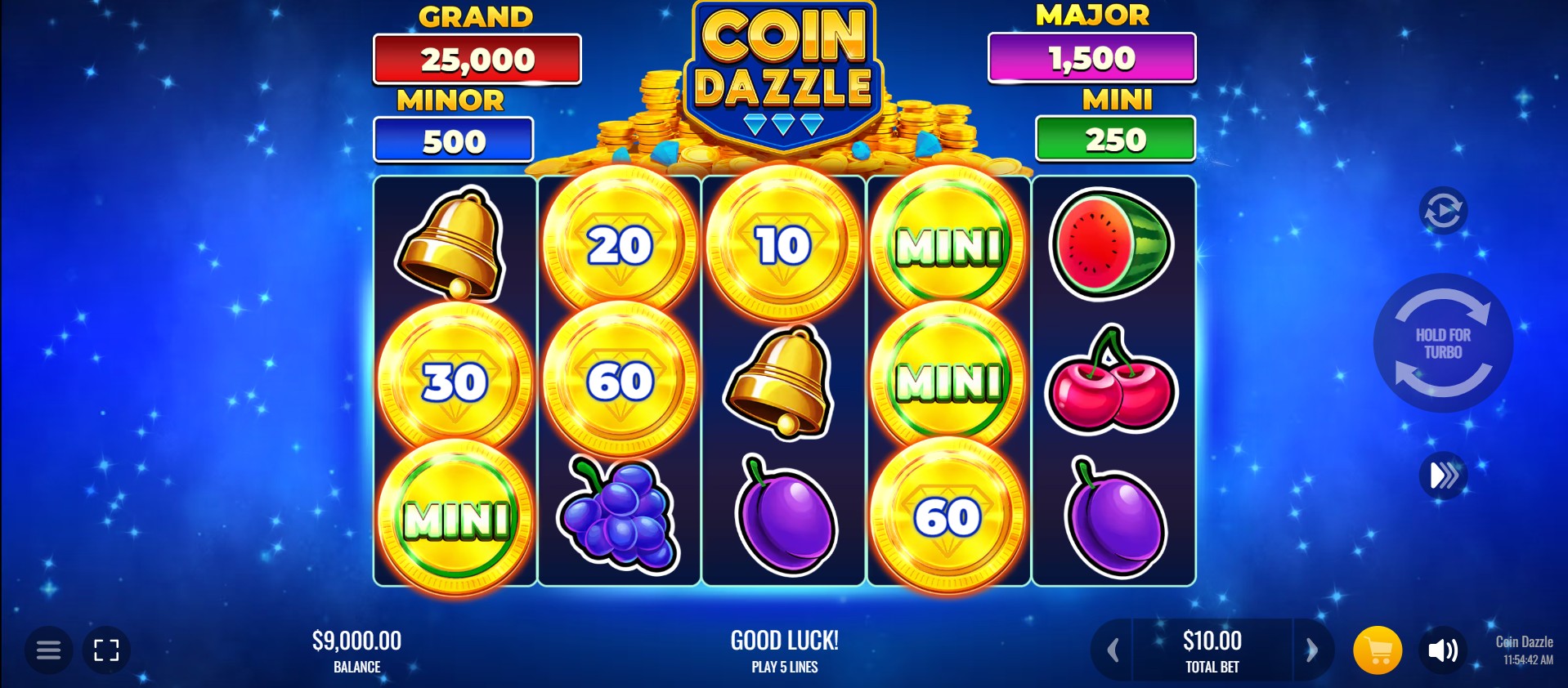1568x688 pixels.
Task: Click the MINI 250 jackpot display
Action: (x=1115, y=138)
